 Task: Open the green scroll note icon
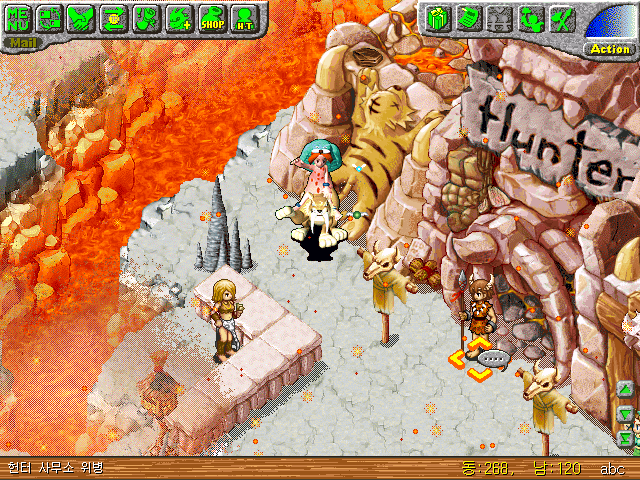click(x=467, y=18)
